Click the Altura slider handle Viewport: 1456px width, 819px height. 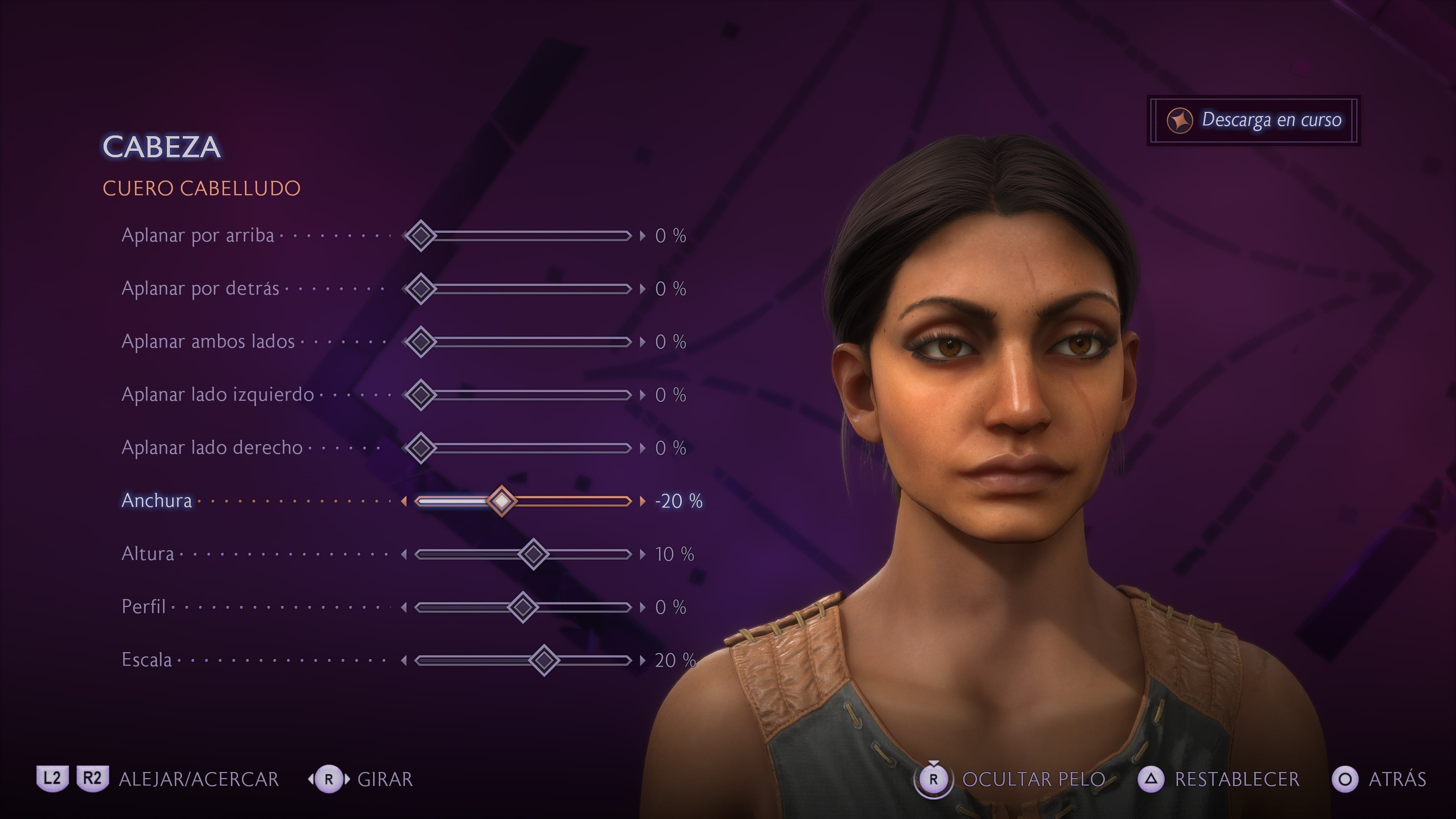(x=533, y=554)
